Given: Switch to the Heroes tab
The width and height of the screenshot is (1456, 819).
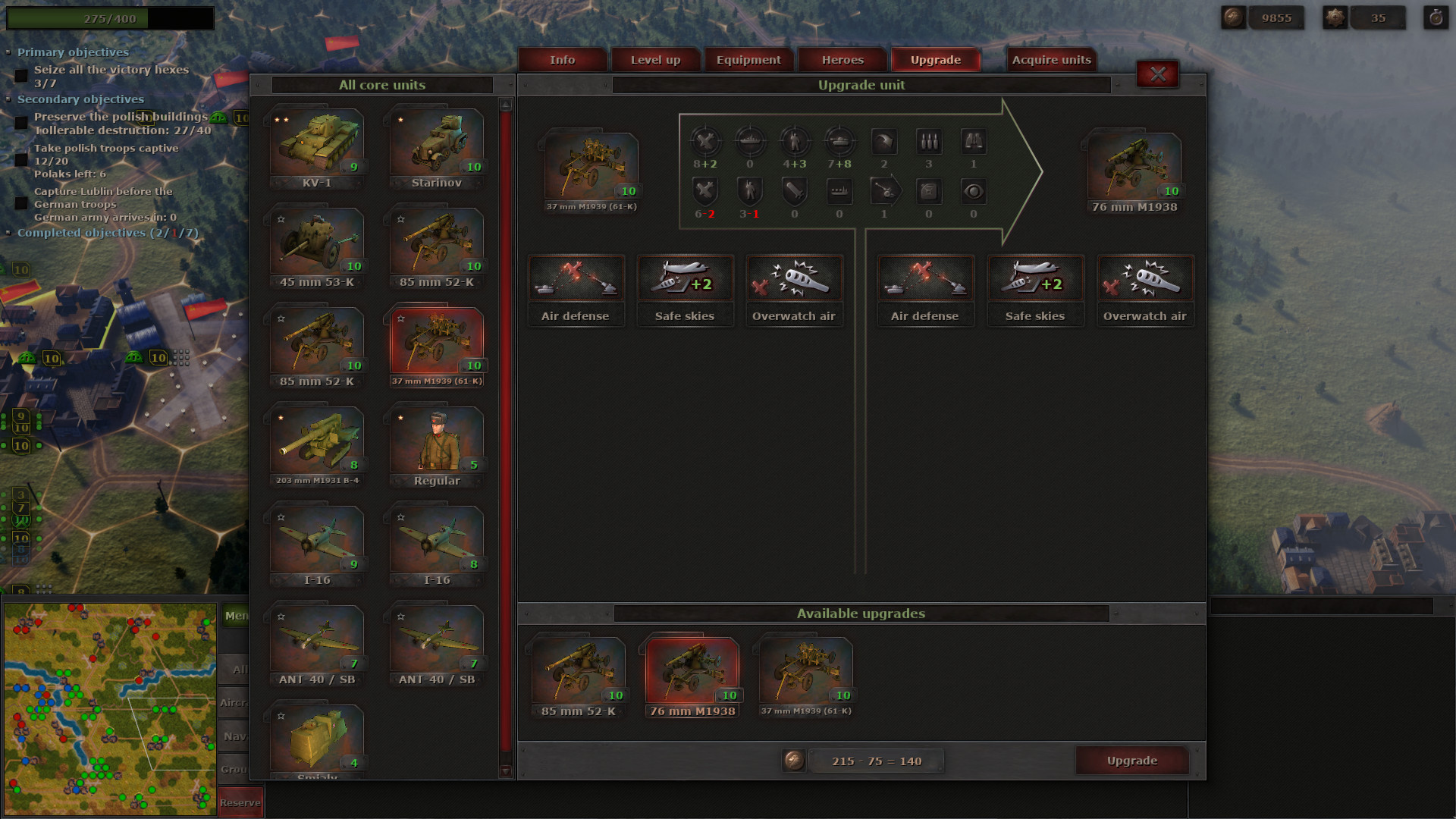Looking at the screenshot, I should click(842, 59).
